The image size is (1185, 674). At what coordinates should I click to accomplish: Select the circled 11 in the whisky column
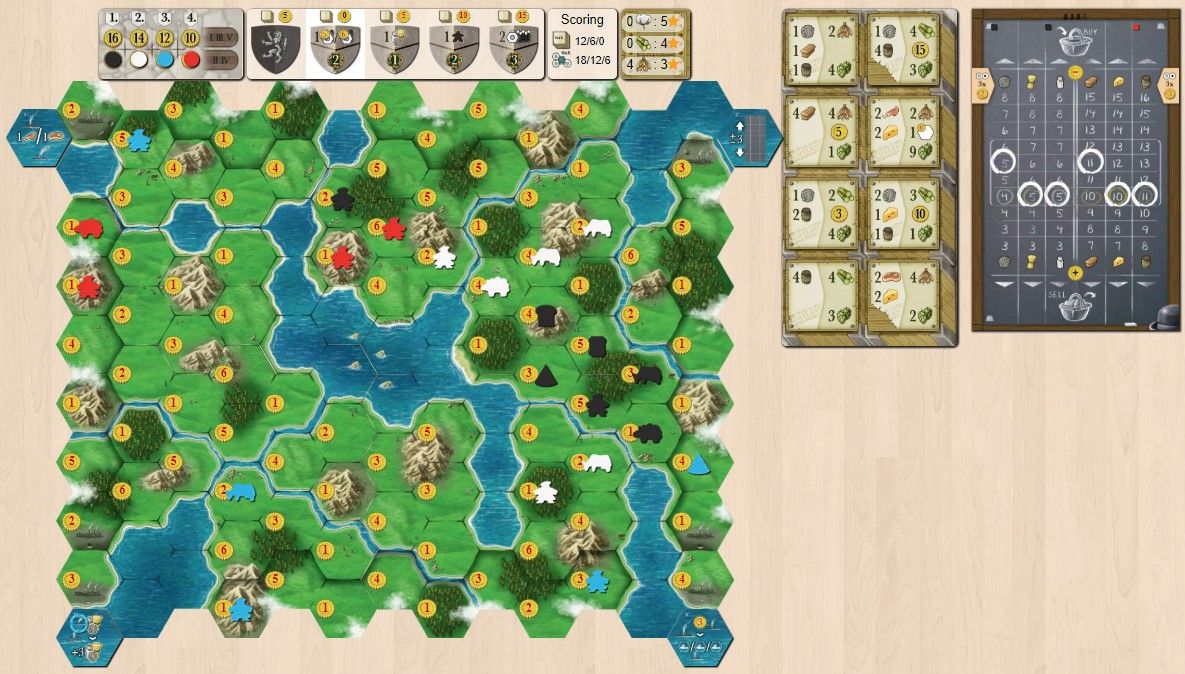[x=1145, y=195]
